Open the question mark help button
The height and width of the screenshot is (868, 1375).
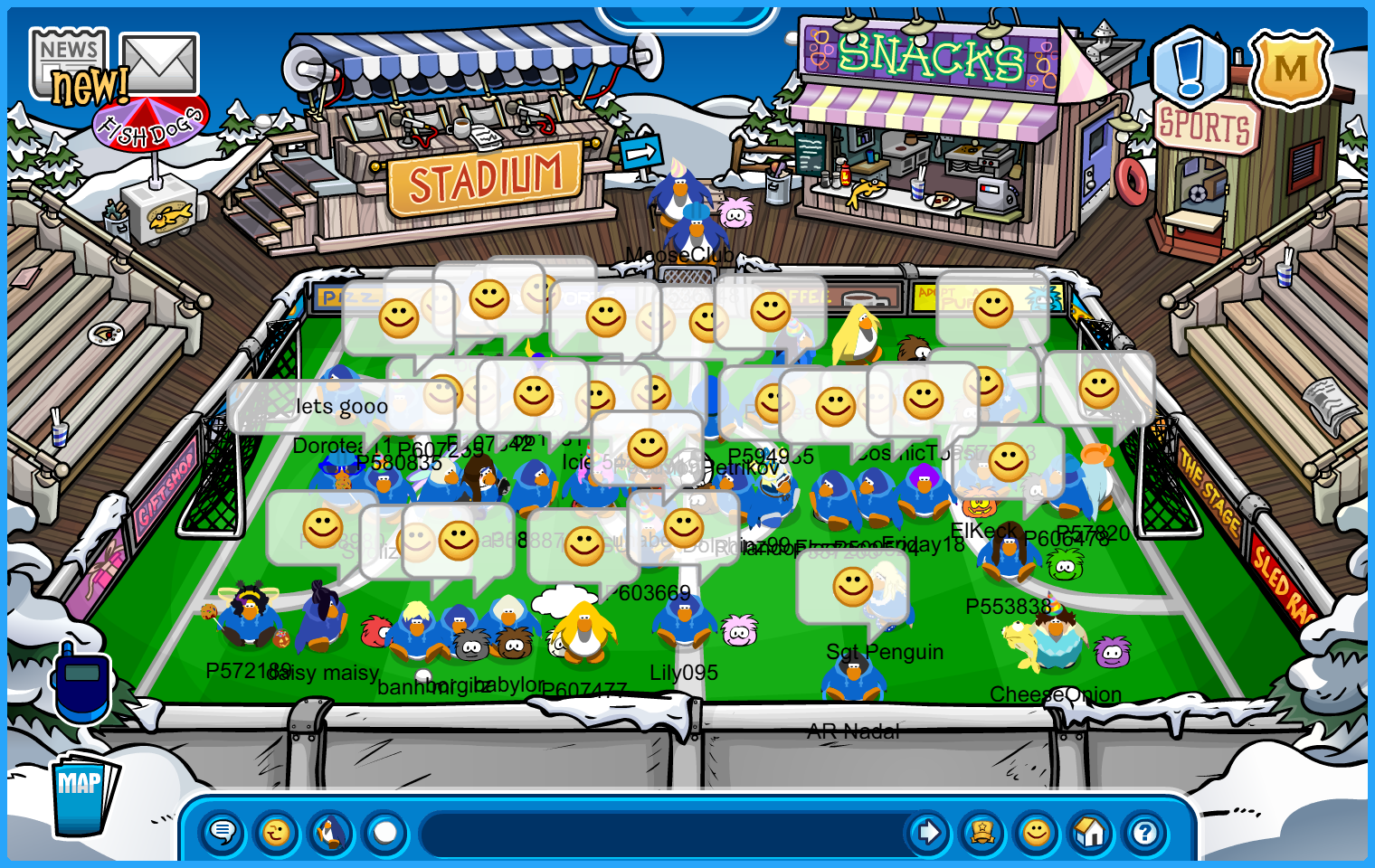pos(1145,832)
